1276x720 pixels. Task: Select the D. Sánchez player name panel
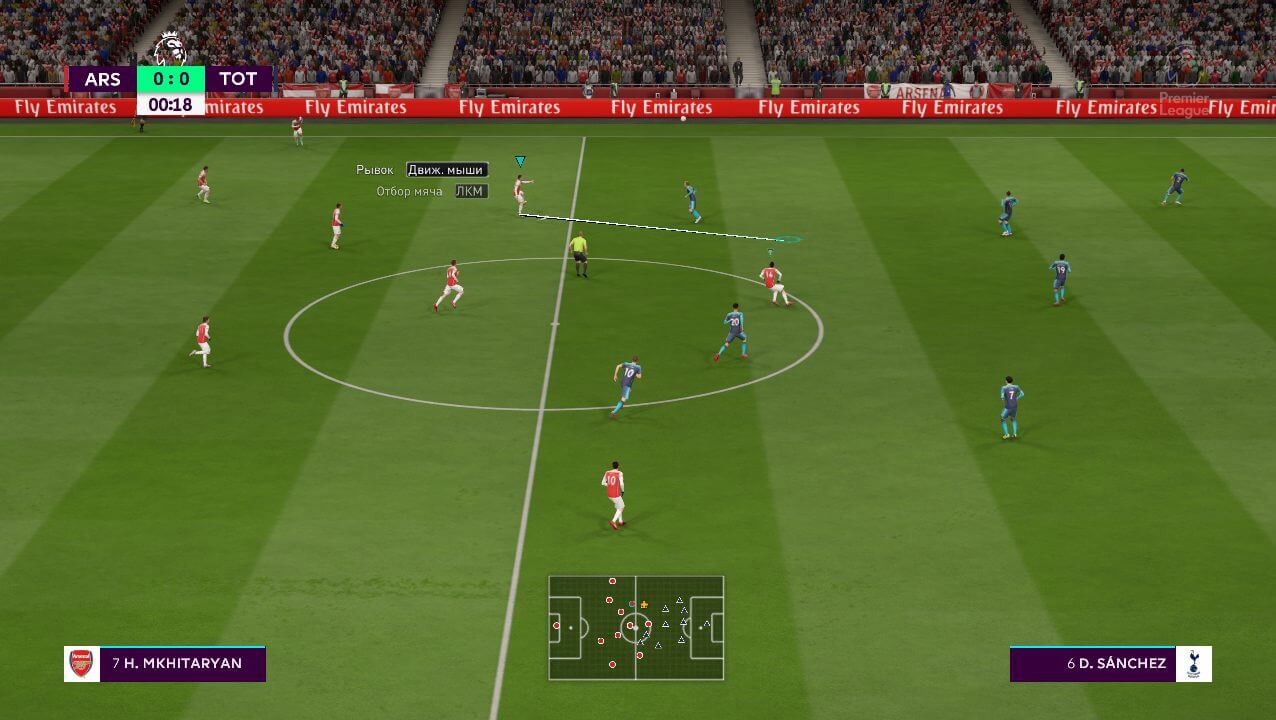tap(1110, 663)
